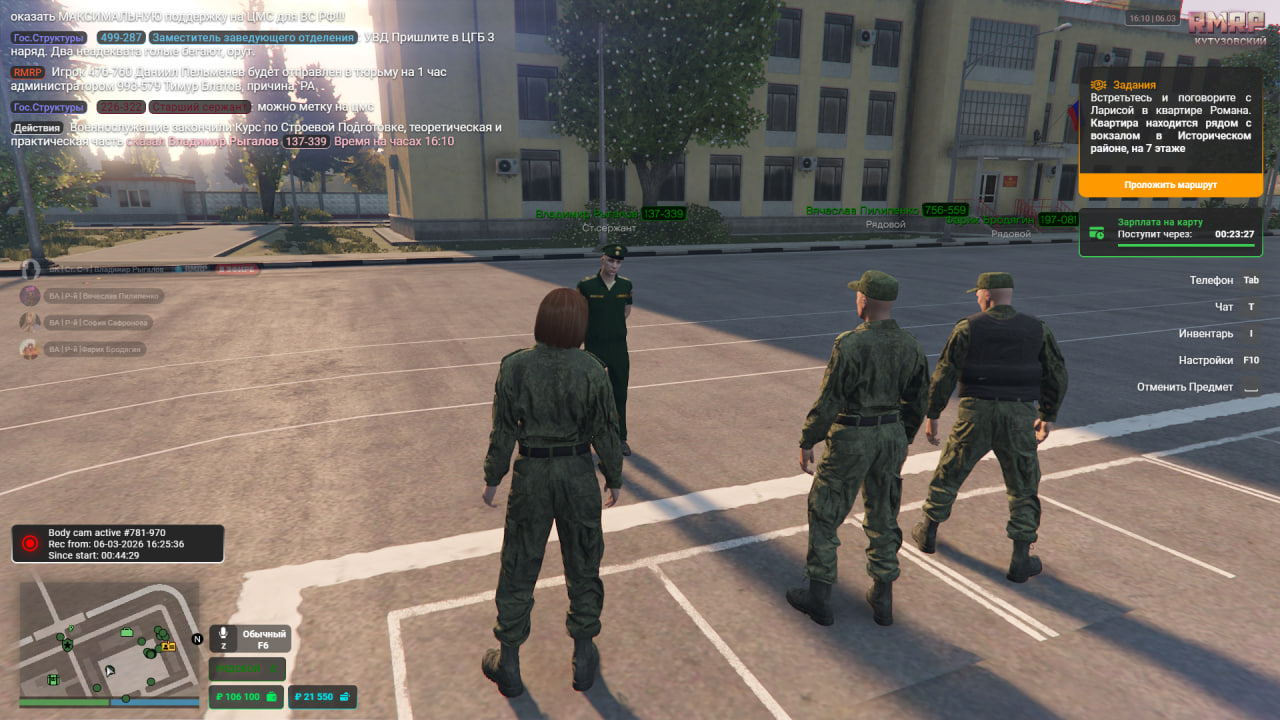Select the 'Зарплата на карту' salary panel
Image resolution: width=1280 pixels, height=720 pixels.
pos(1170,233)
